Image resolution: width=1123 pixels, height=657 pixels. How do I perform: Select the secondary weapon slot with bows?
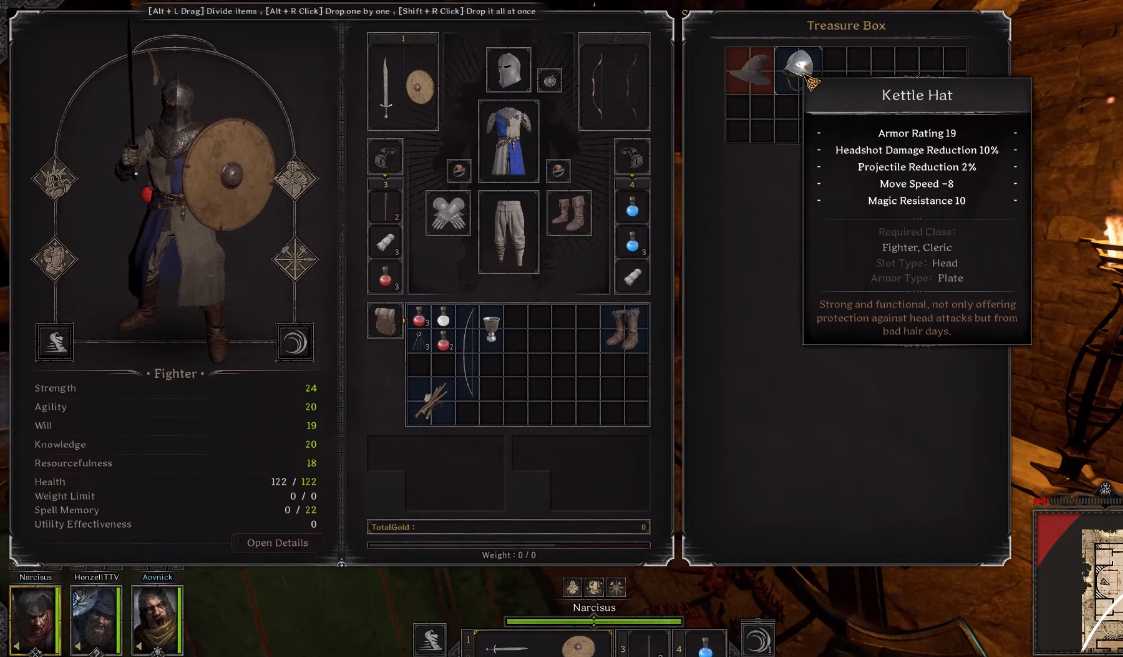[614, 82]
